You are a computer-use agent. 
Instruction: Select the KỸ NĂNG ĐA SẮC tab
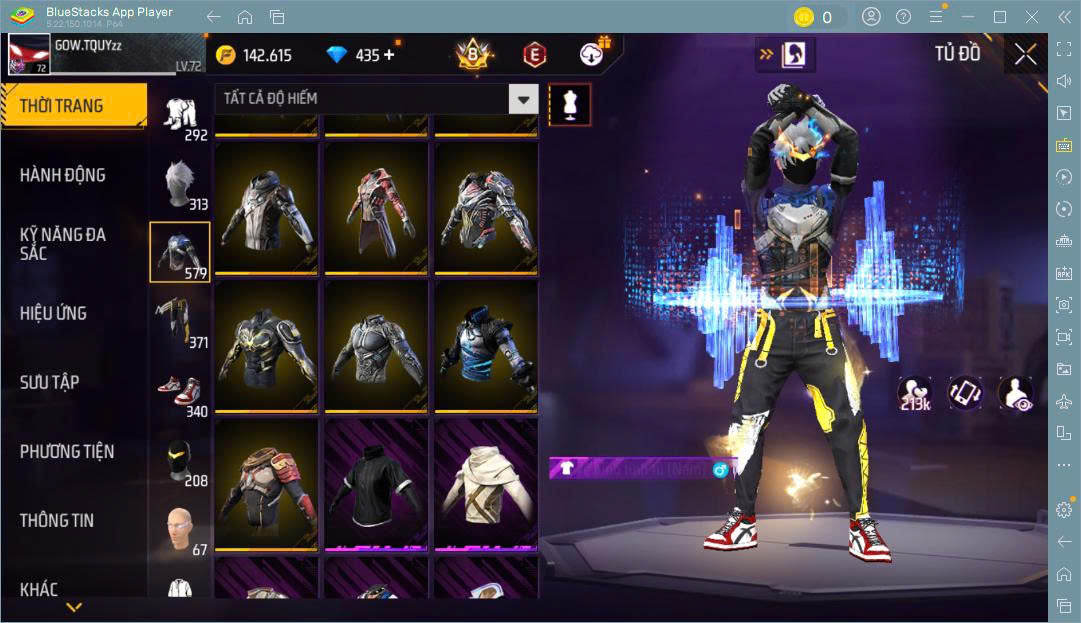coord(63,243)
